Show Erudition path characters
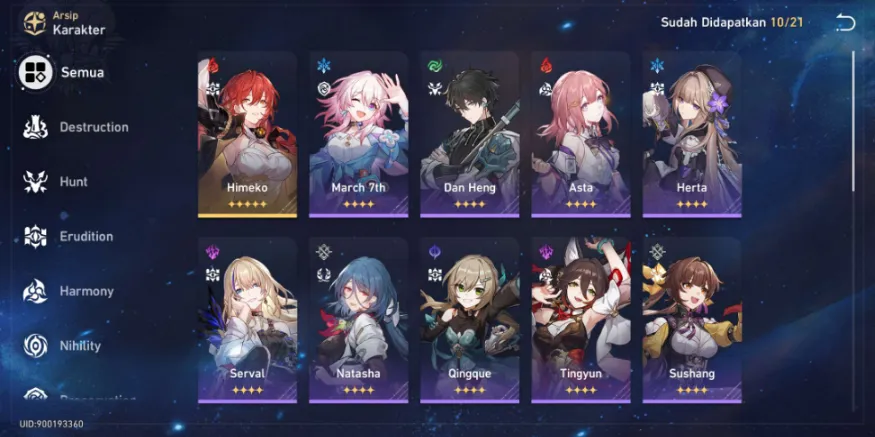 (70, 237)
